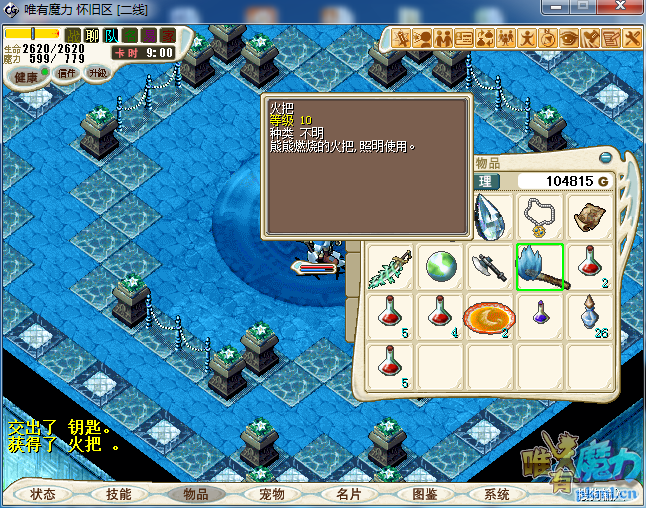The height and width of the screenshot is (508, 646).
Task: Select the 名片 name card tab
Action: (x=348, y=494)
